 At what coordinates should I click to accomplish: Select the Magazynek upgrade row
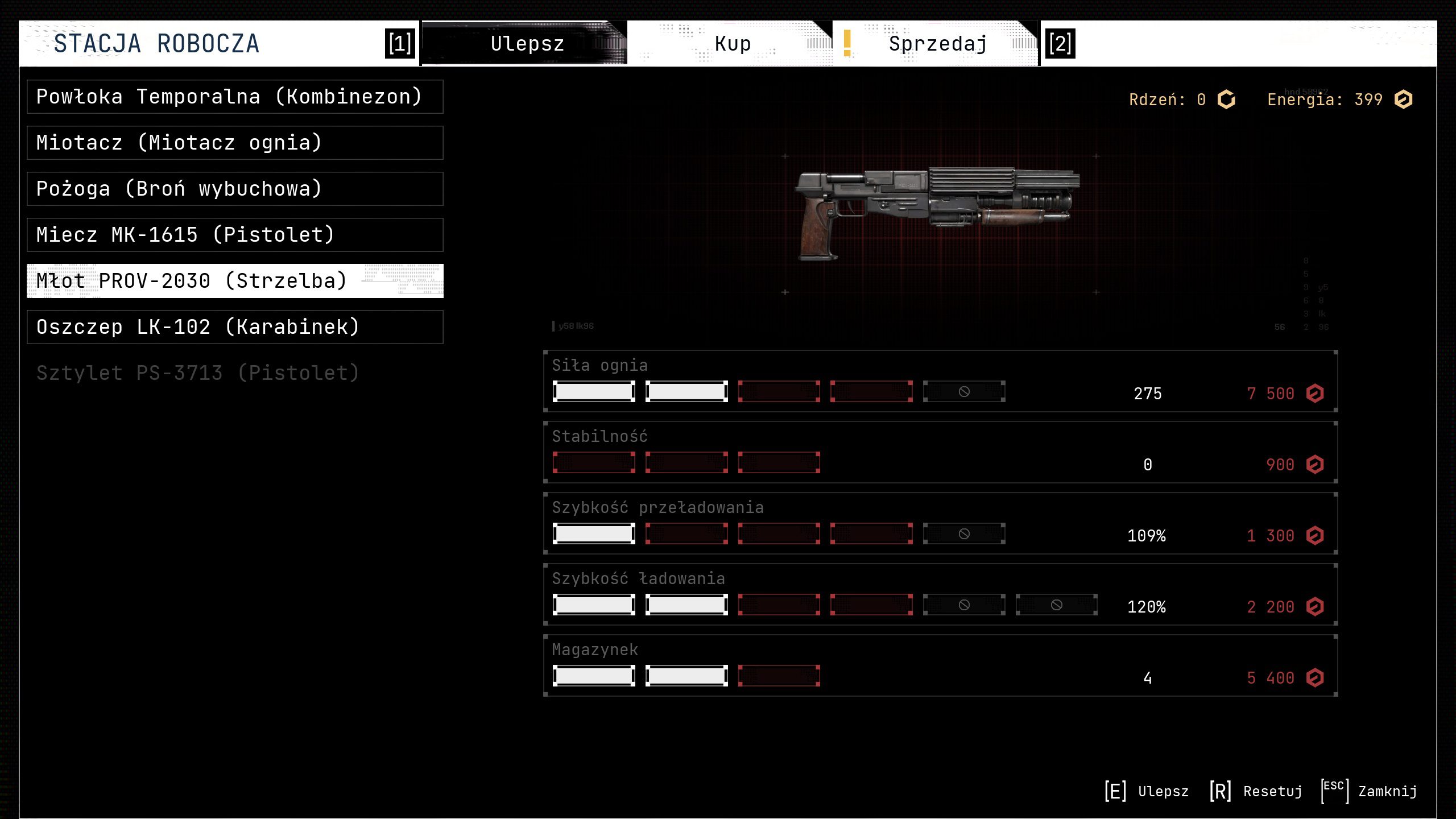pyautogui.click(x=940, y=665)
